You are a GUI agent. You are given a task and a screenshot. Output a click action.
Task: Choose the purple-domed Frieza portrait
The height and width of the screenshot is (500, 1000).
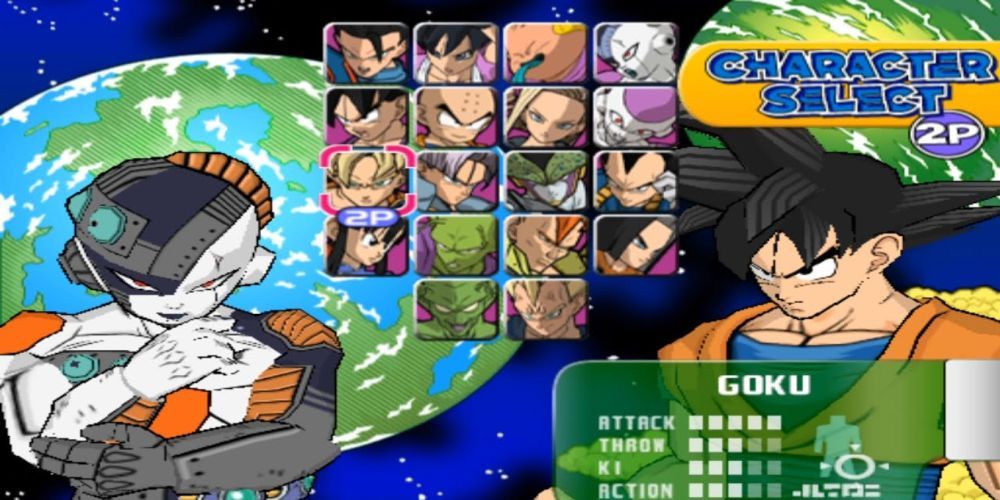(636, 117)
